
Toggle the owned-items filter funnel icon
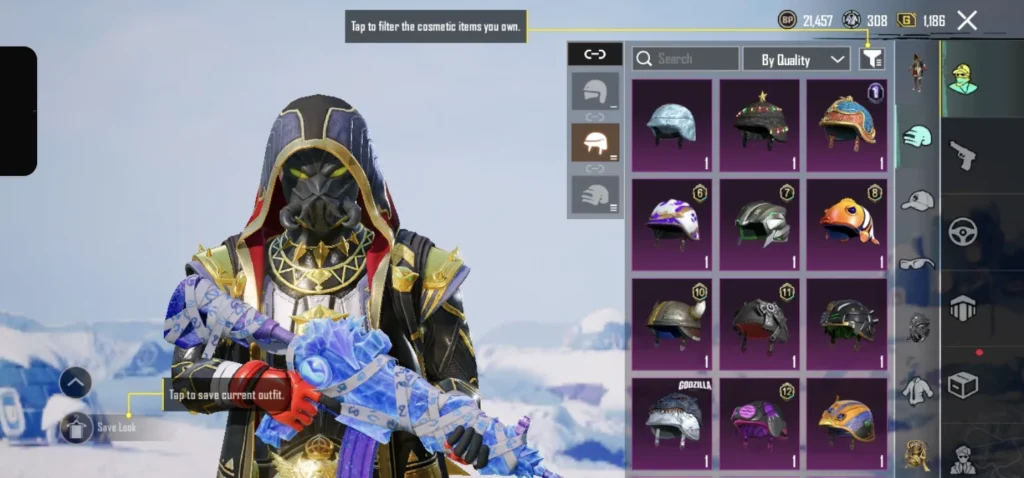coord(872,59)
